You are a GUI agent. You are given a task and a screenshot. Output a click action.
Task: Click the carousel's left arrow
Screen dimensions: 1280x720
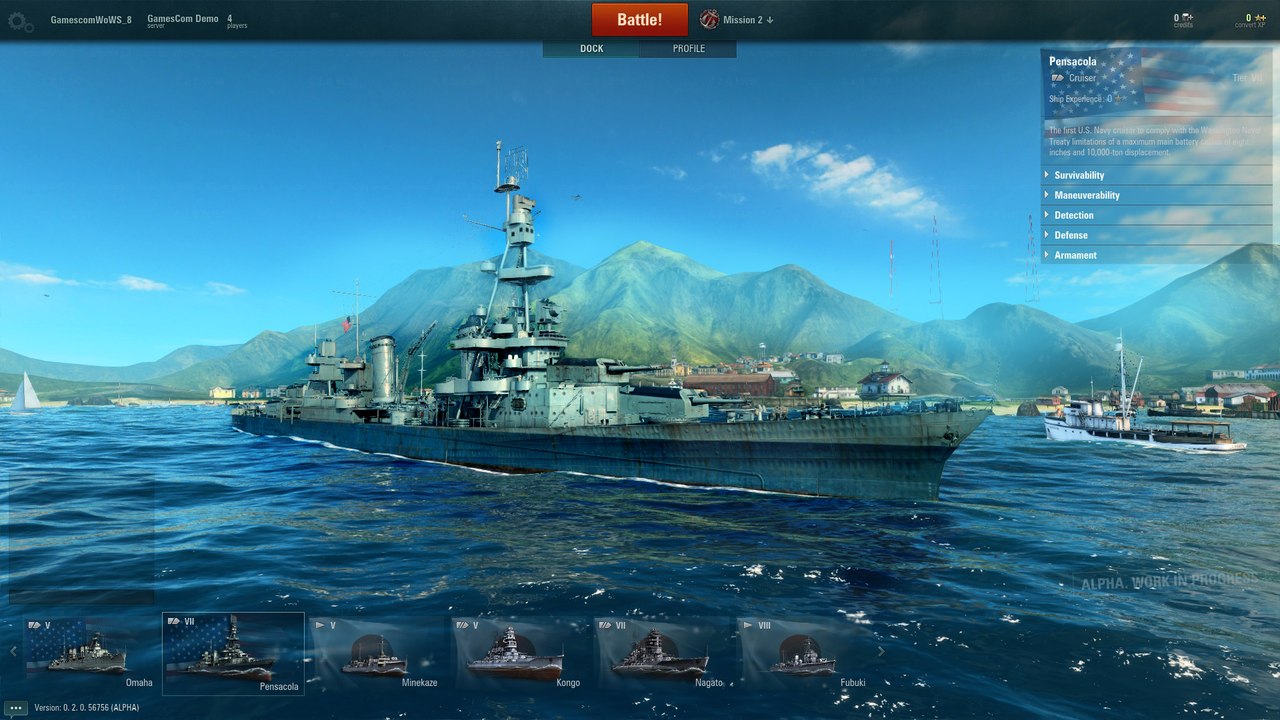tap(13, 651)
